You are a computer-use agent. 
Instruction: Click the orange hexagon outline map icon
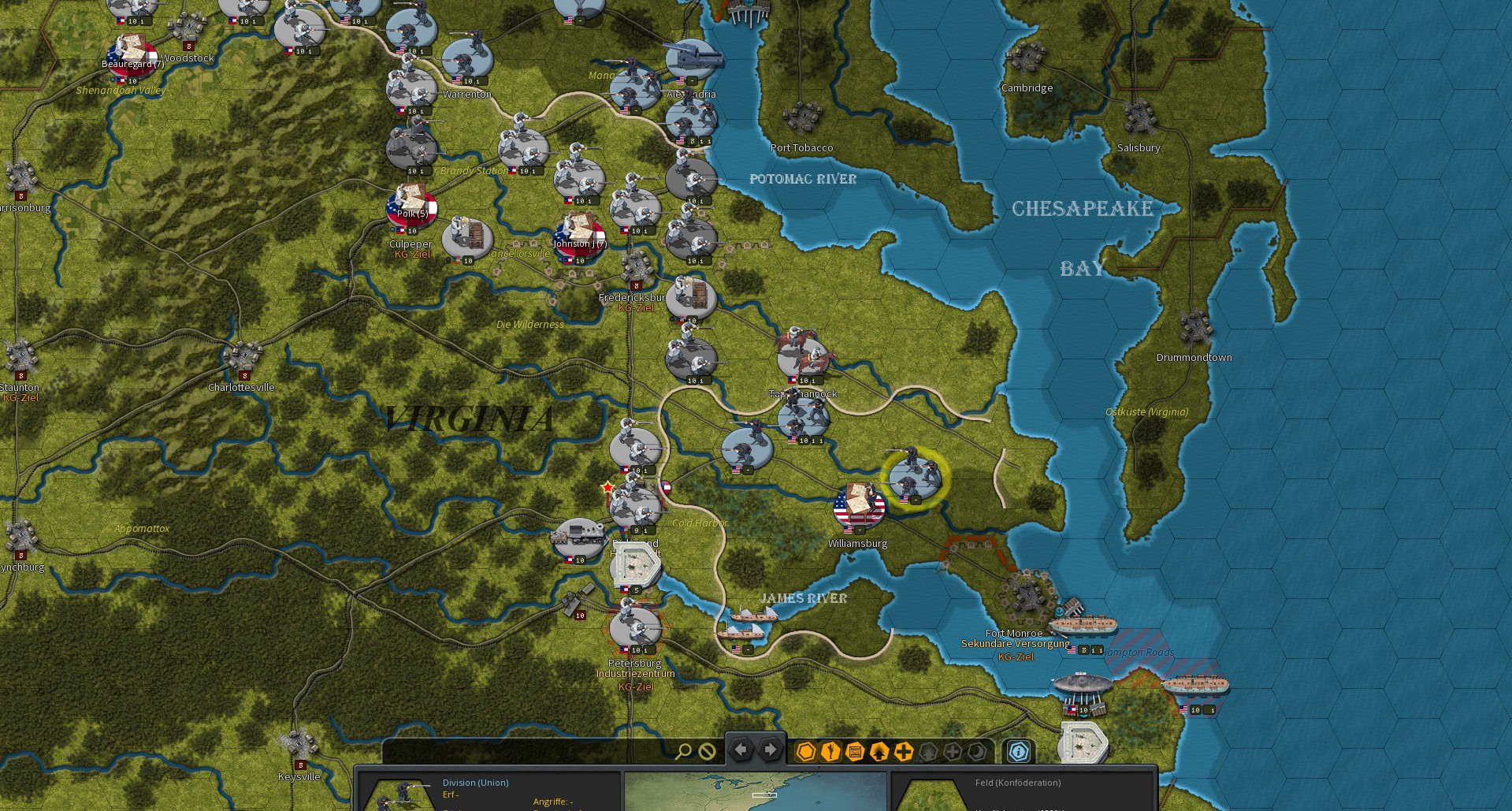tap(806, 751)
